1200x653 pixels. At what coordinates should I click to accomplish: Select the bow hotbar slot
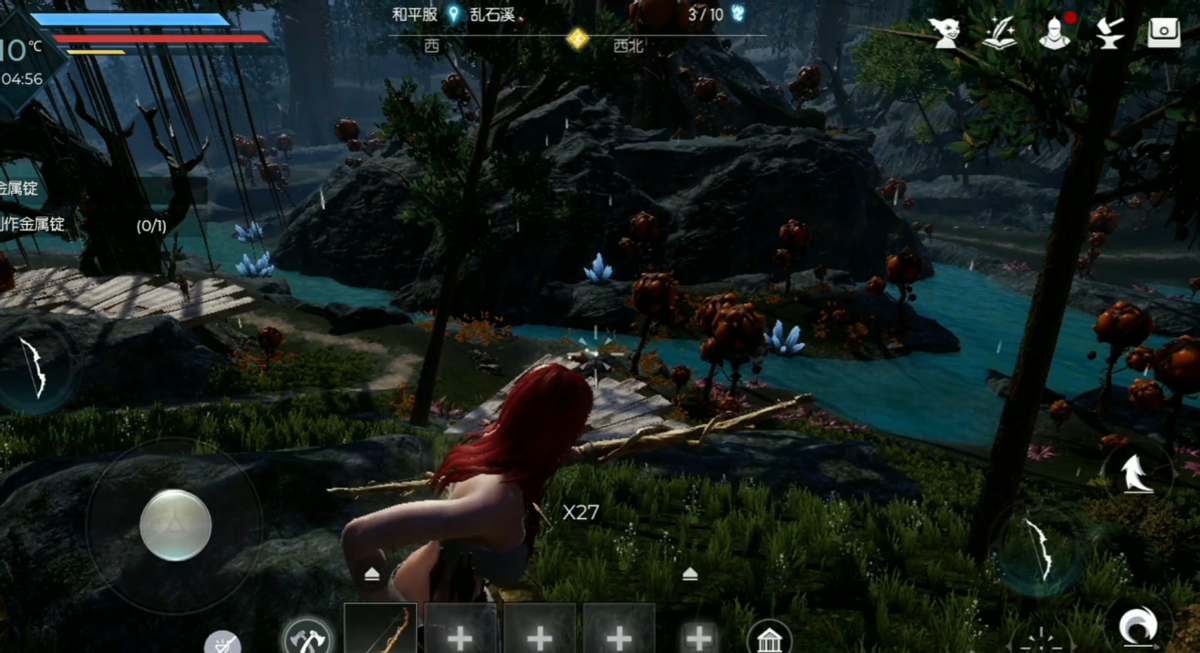tap(380, 630)
